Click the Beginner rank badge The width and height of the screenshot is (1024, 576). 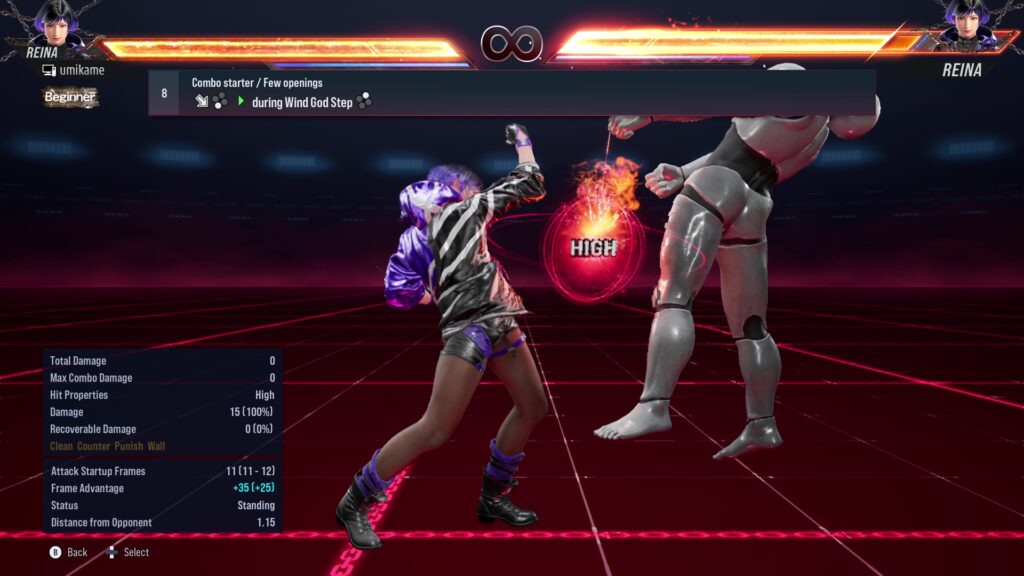70,97
